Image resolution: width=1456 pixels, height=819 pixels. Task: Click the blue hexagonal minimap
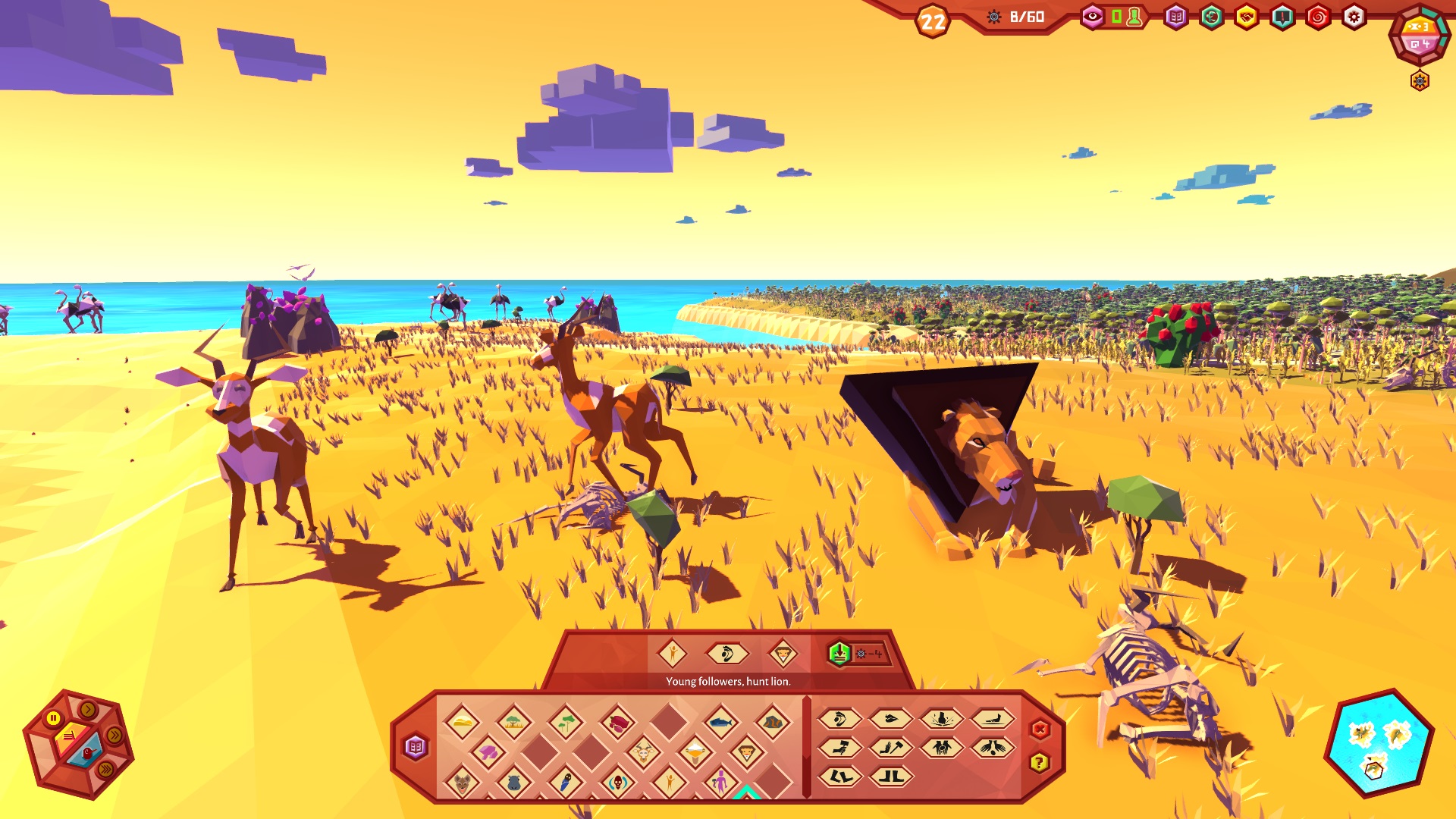pyautogui.click(x=1378, y=743)
